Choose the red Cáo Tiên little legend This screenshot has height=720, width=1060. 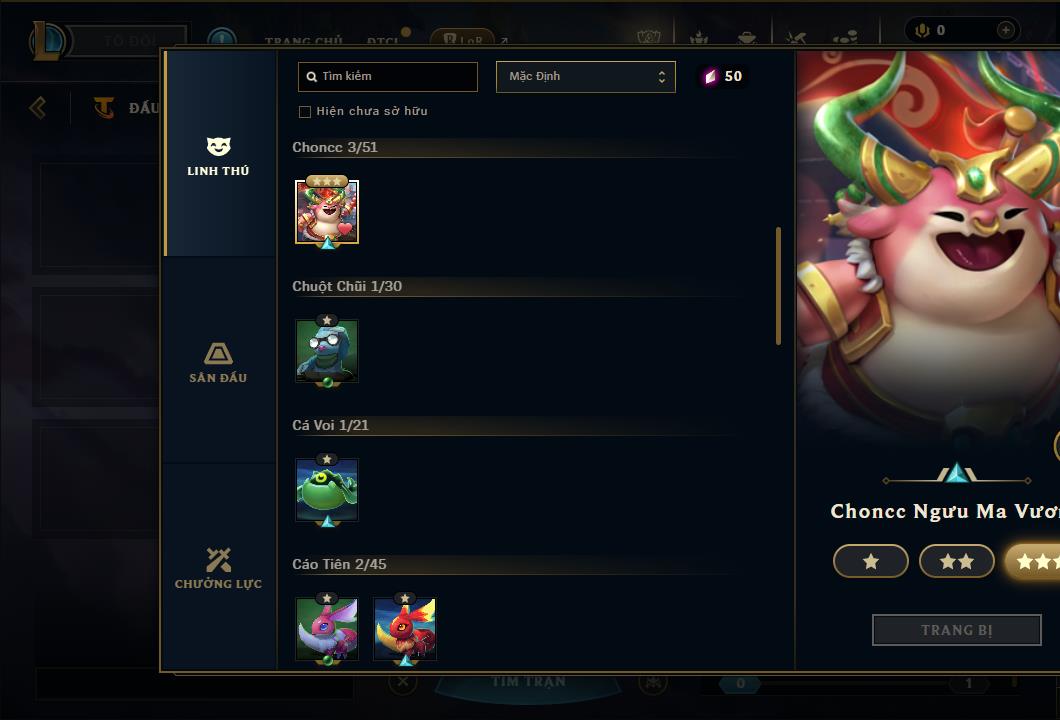click(405, 629)
